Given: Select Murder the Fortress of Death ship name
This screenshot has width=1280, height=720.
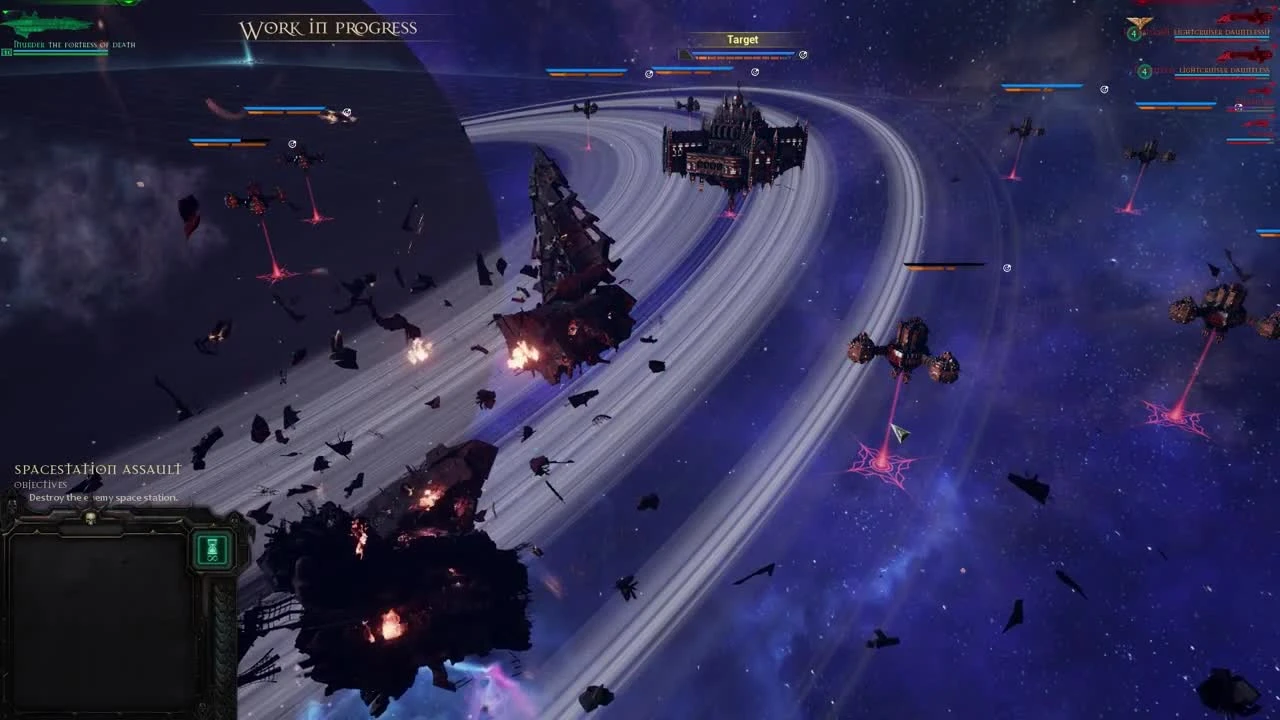Looking at the screenshot, I should pyautogui.click(x=75, y=44).
